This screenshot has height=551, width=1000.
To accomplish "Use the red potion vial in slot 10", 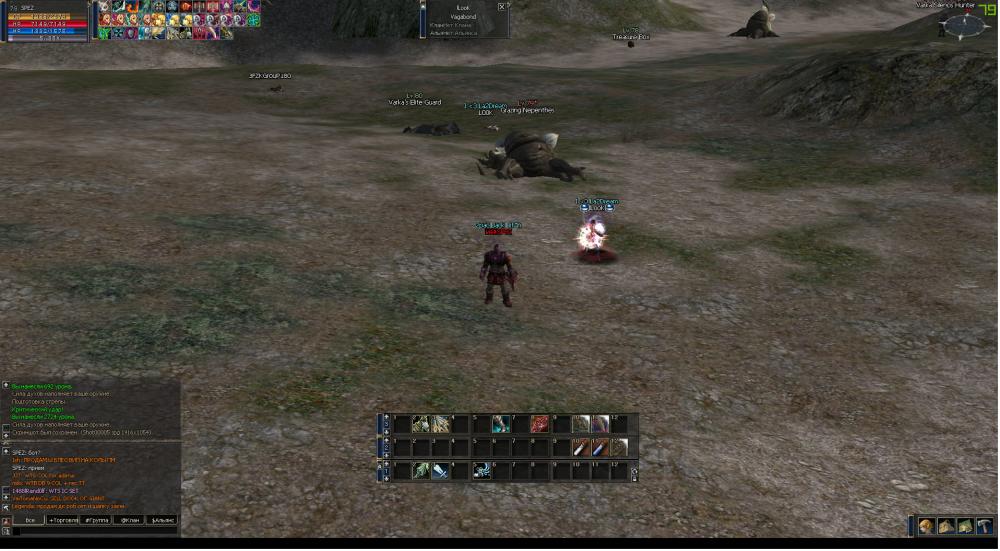I will click(581, 447).
